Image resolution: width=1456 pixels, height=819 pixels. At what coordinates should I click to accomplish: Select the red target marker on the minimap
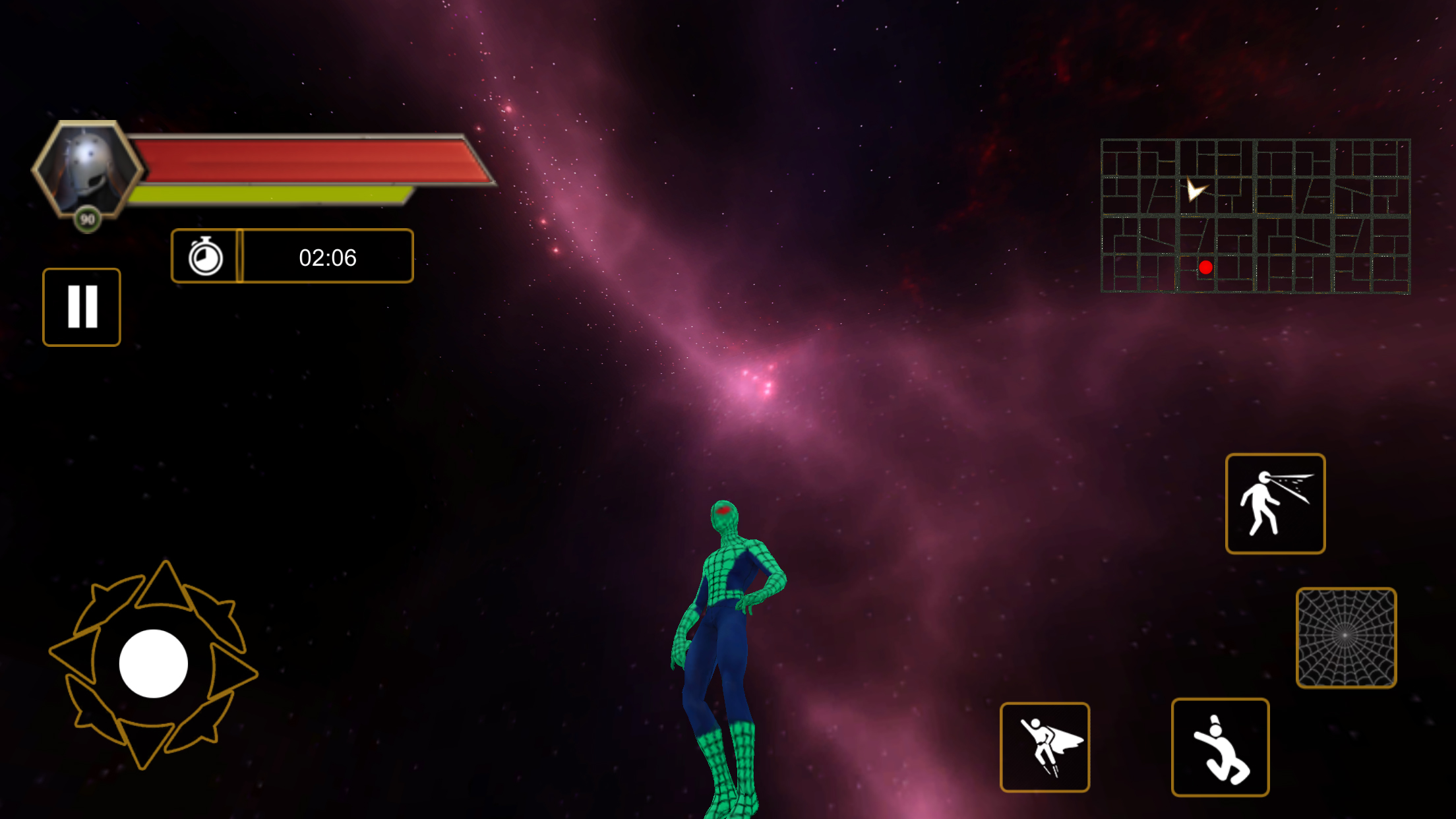(x=1205, y=267)
